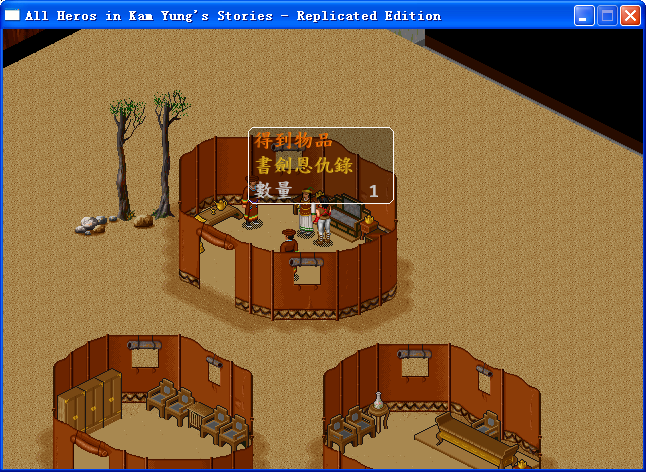Minimize the game window
Viewport: 646px width, 472px height.
coord(584,16)
